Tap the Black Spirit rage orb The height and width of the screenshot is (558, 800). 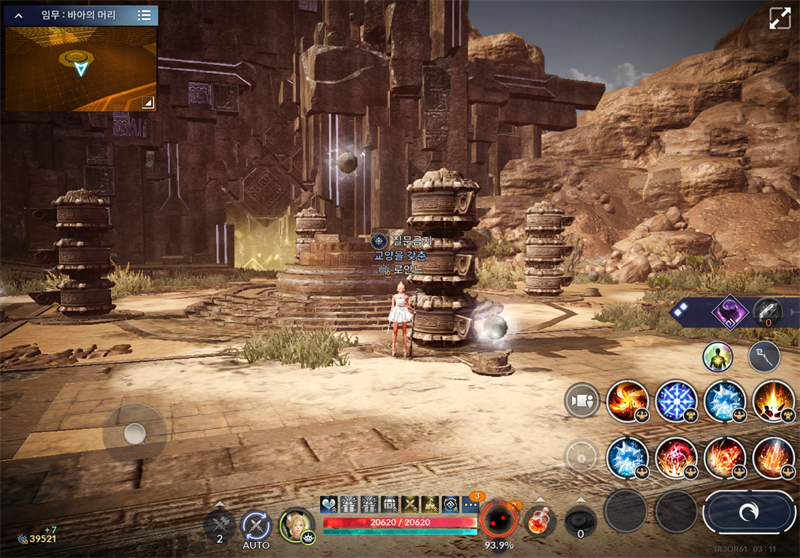coord(497,520)
